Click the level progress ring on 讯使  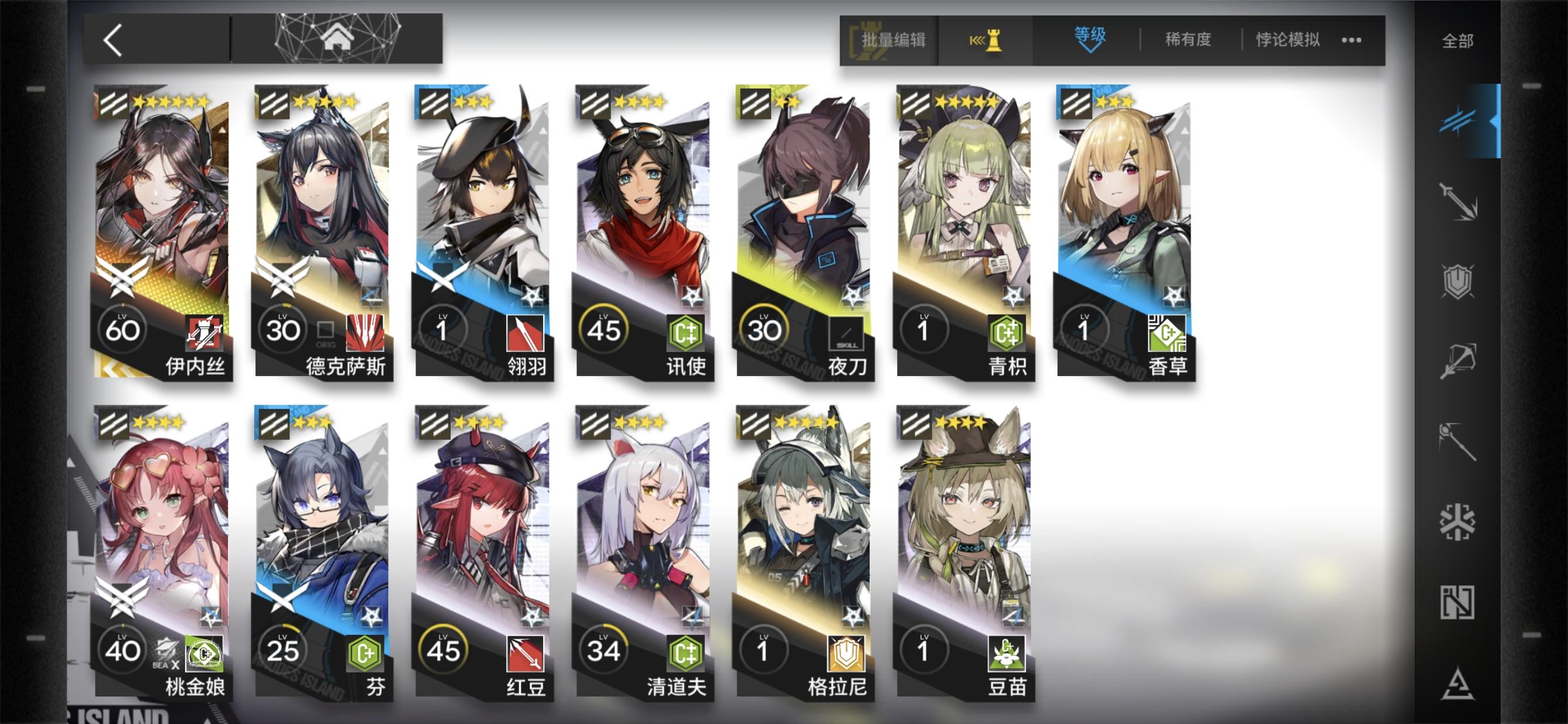605,329
